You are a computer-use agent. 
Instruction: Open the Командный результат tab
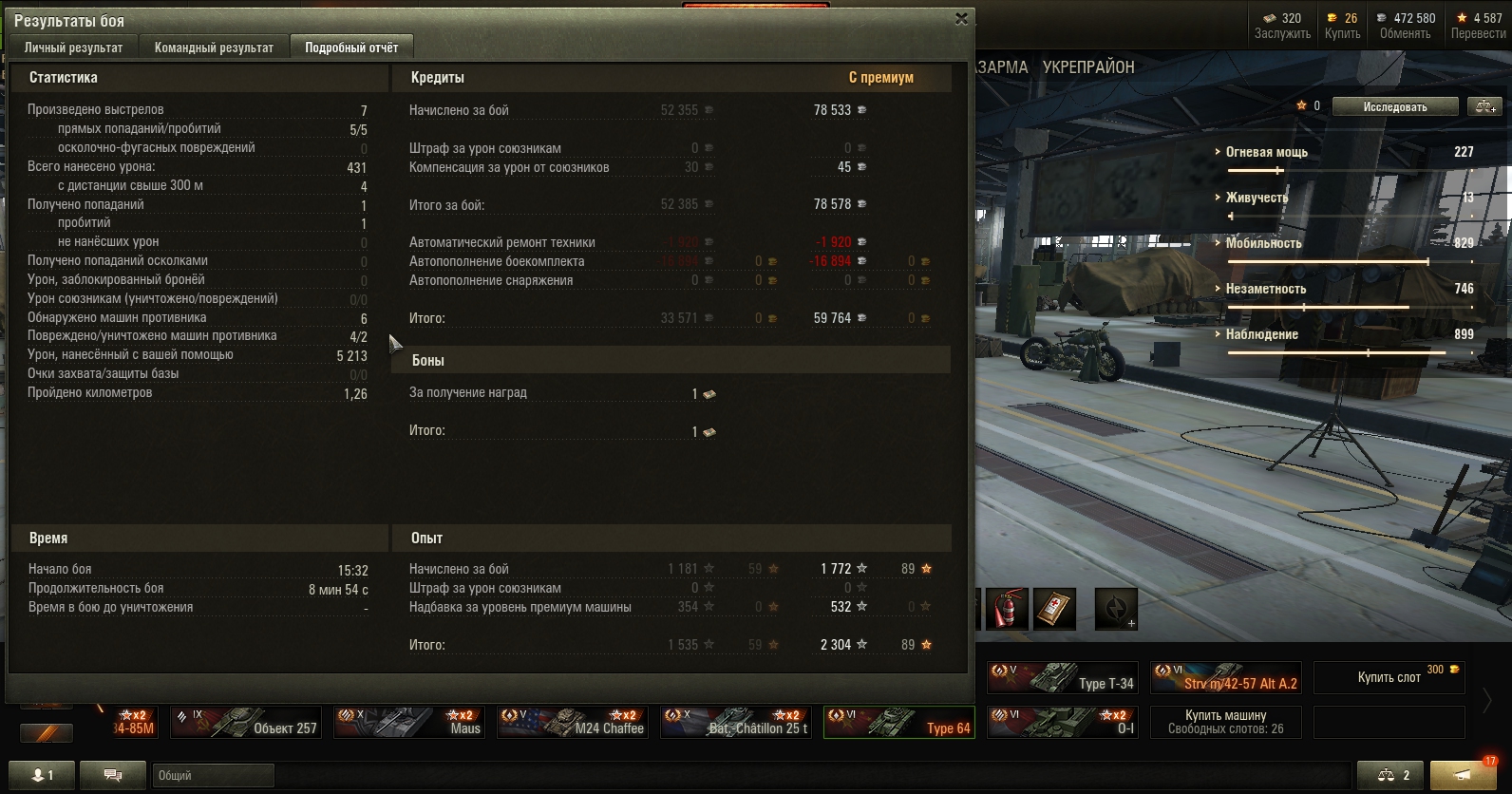[214, 47]
